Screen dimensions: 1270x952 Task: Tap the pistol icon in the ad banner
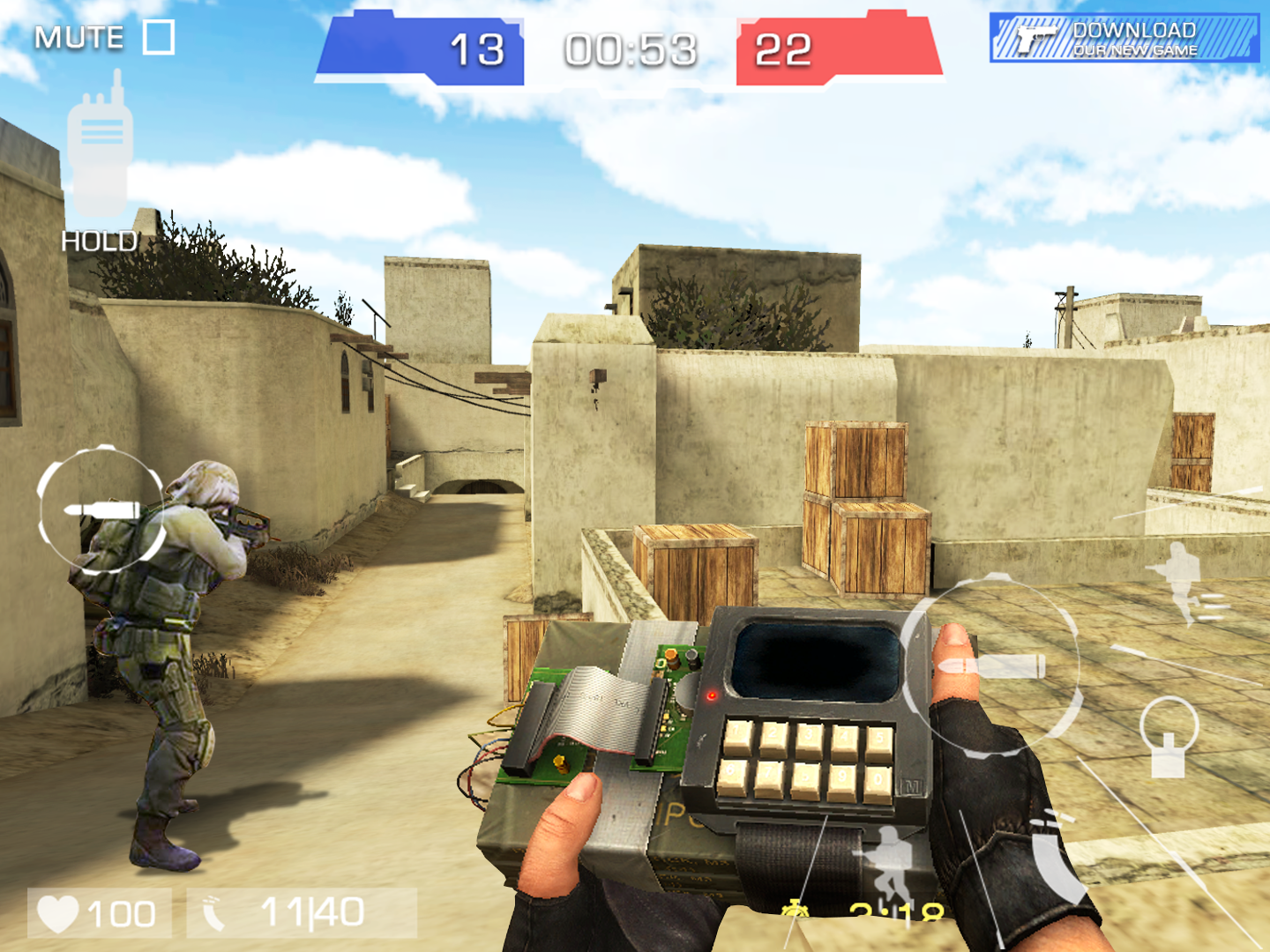click(x=1036, y=37)
